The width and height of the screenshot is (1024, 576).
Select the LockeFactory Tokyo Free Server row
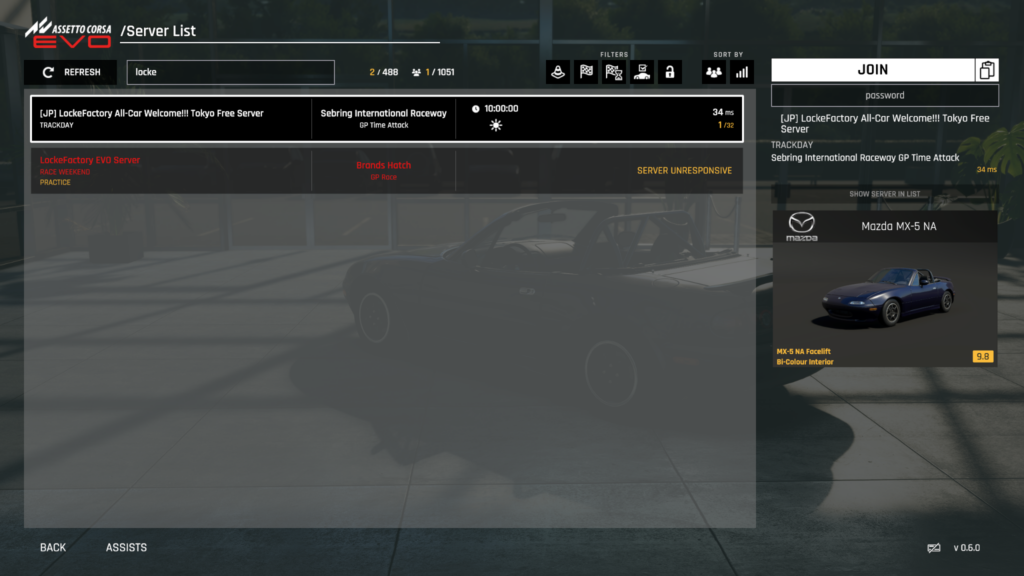pos(386,119)
